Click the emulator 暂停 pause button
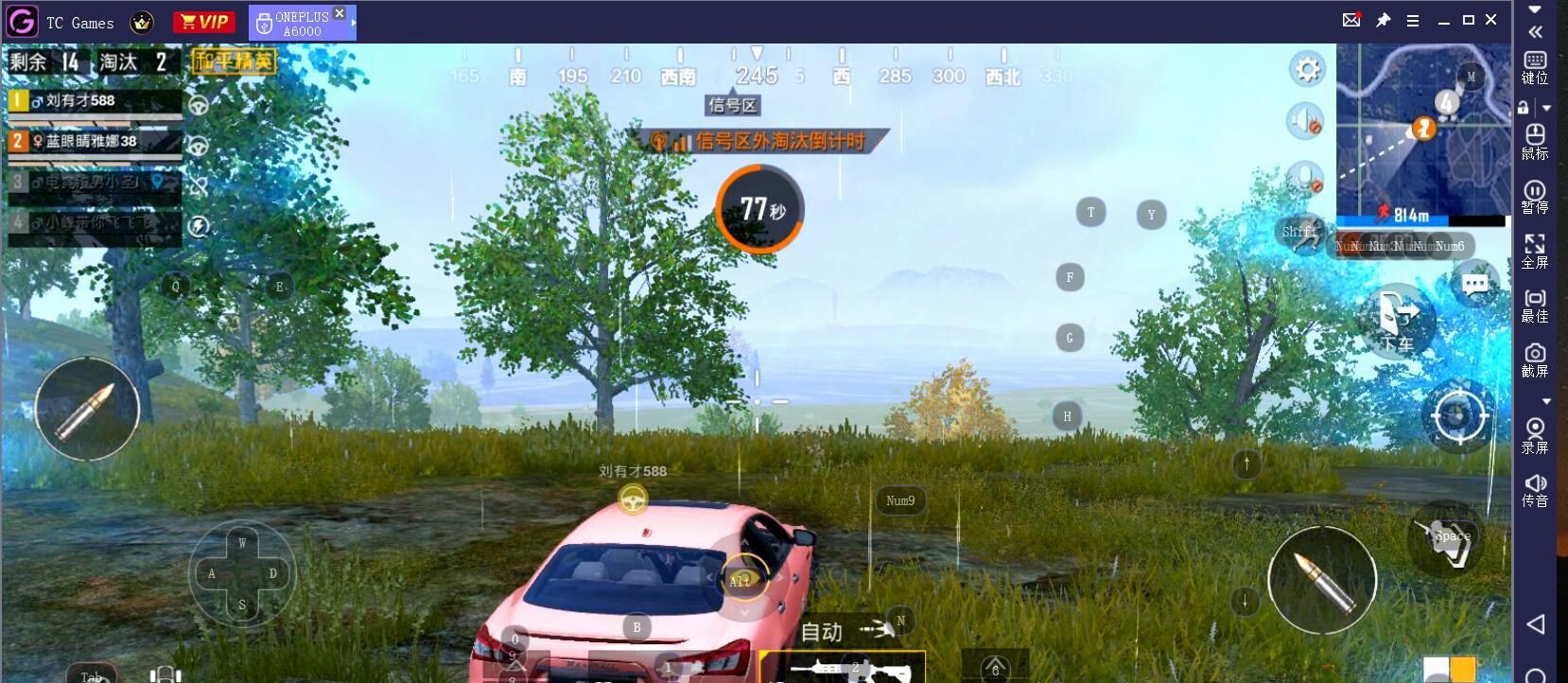The height and width of the screenshot is (683, 1568). coord(1535,197)
